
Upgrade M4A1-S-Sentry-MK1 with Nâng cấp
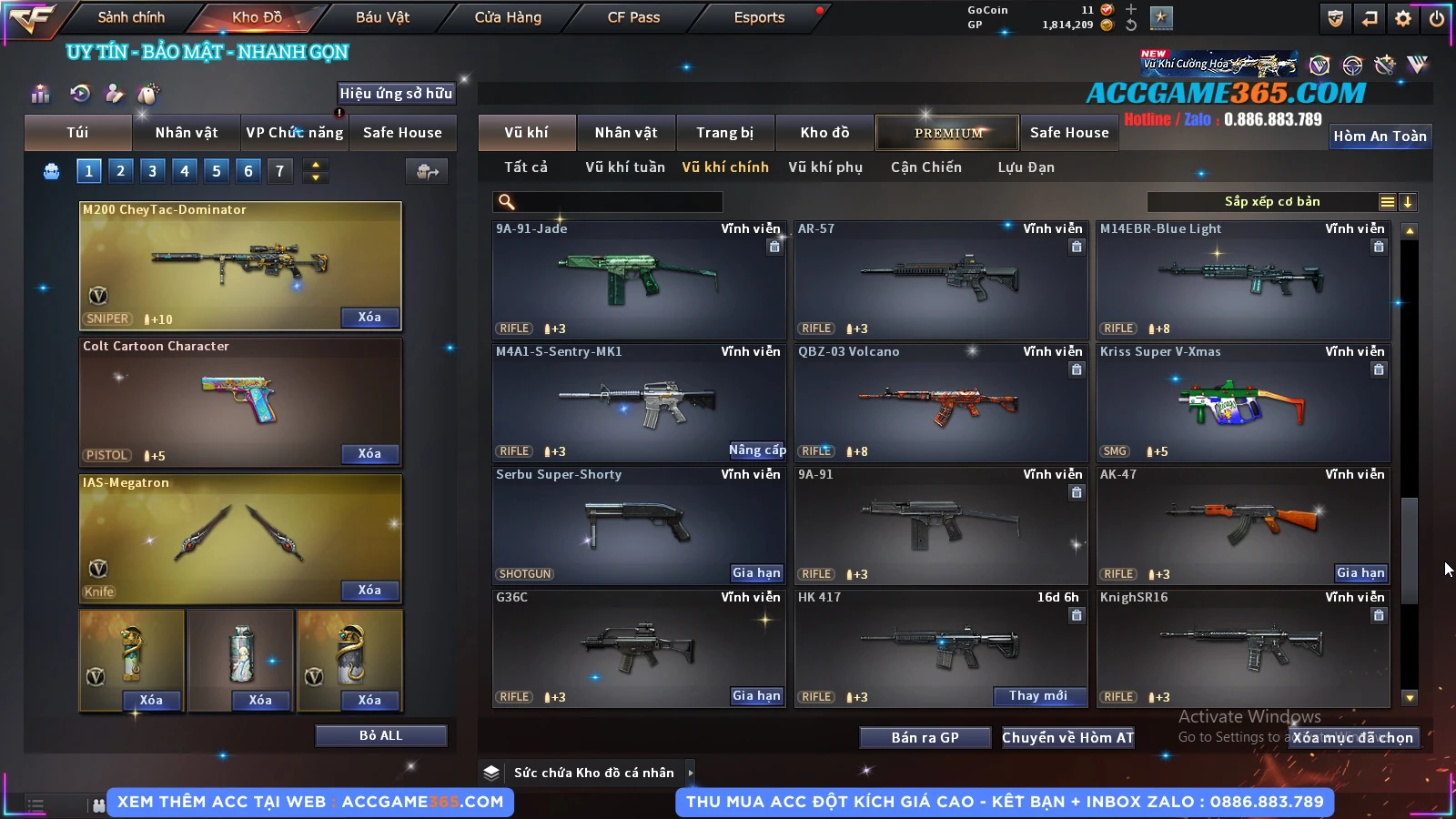756,450
